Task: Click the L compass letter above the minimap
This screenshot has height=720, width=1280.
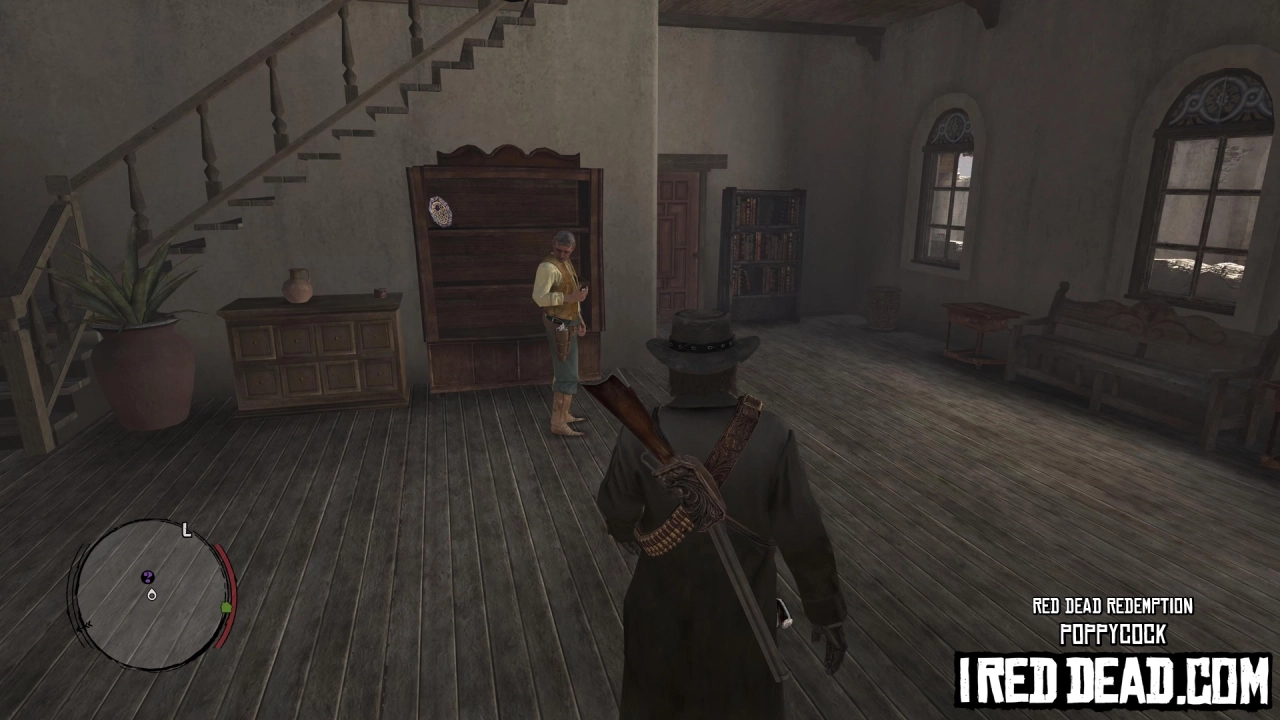Action: [186, 530]
